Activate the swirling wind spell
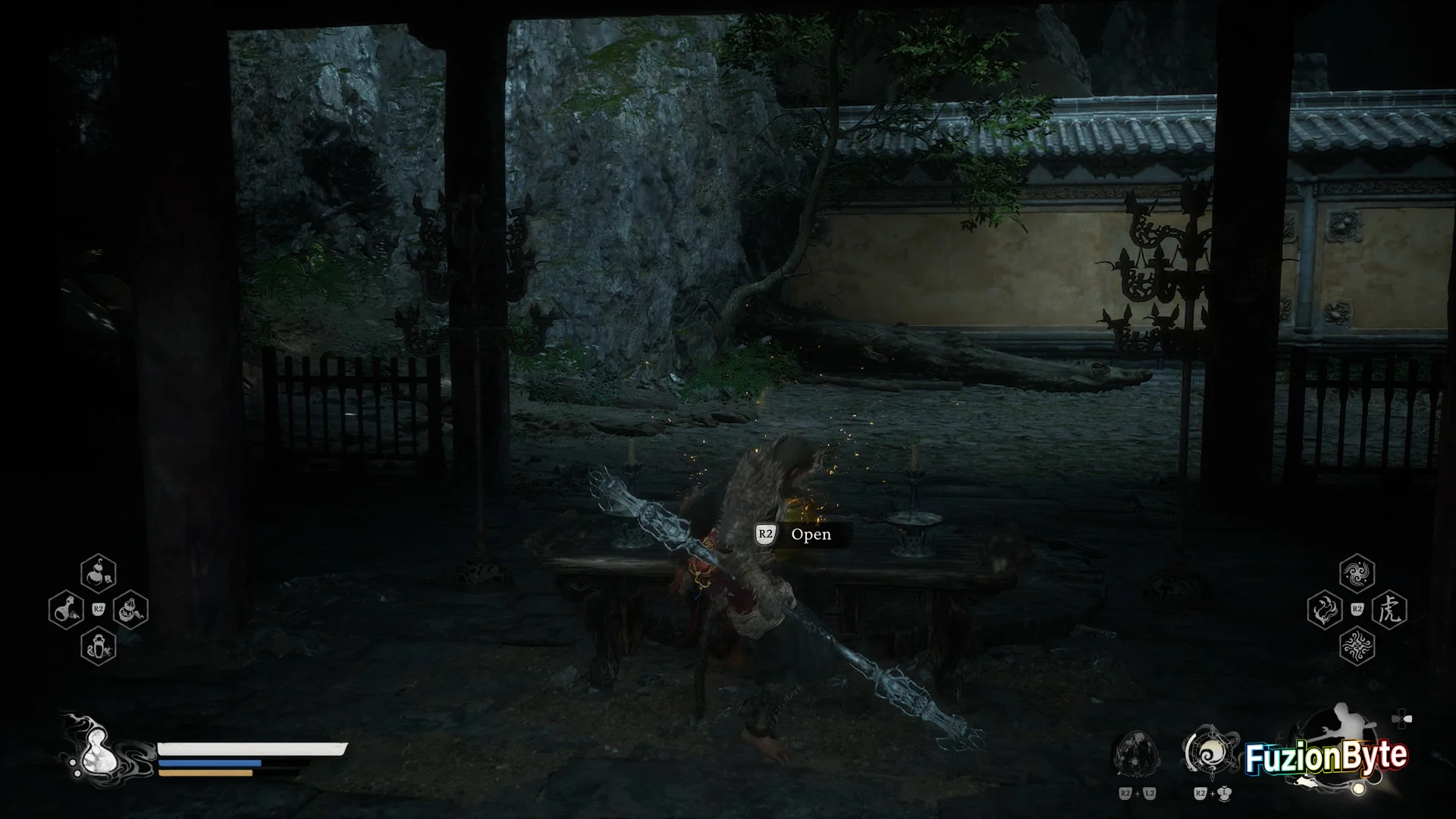The height and width of the screenshot is (819, 1456). 1357,574
